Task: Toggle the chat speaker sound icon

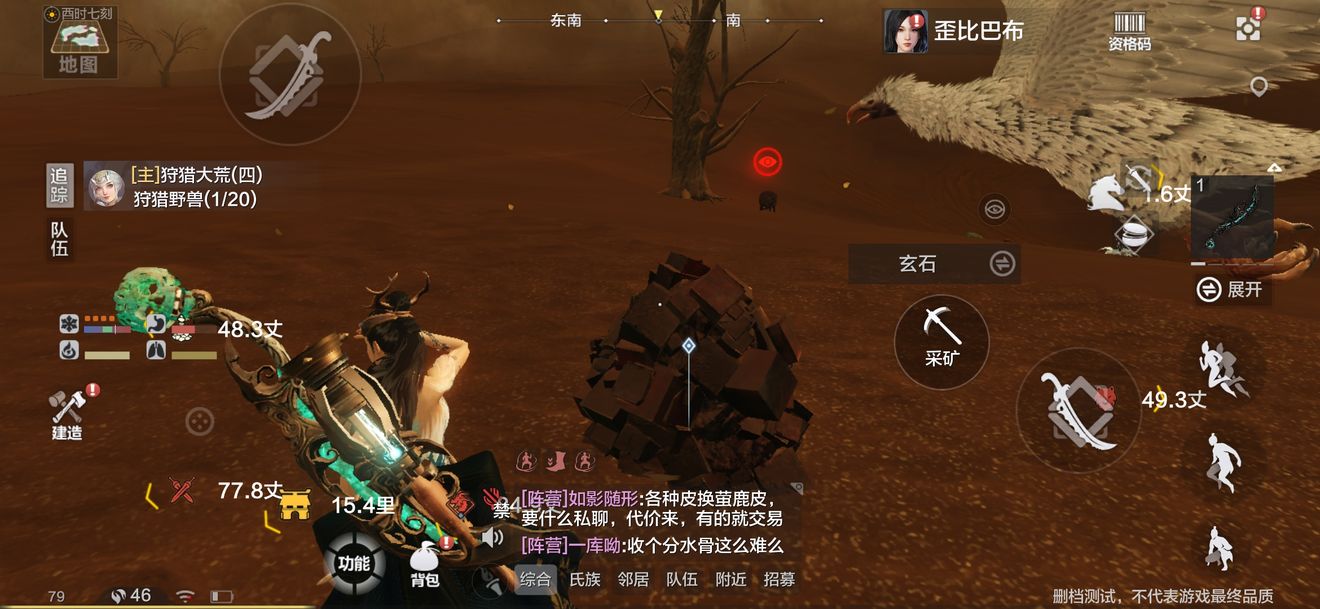Action: pos(492,538)
